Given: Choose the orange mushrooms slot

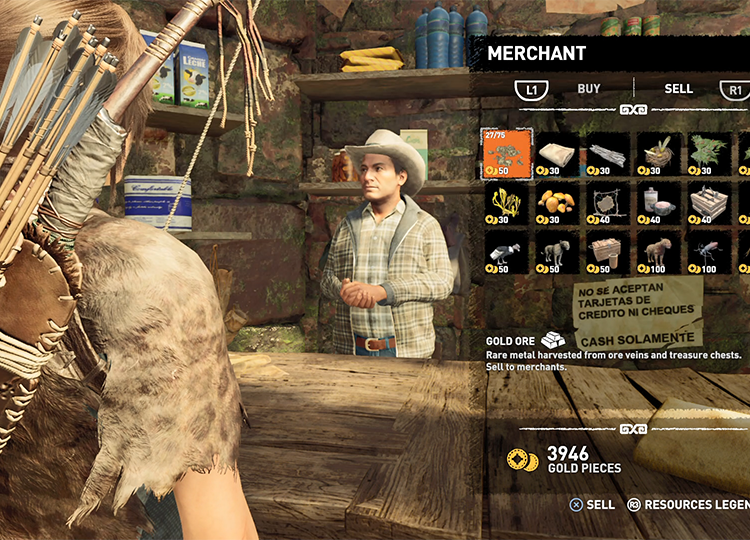Looking at the screenshot, I should point(558,203).
